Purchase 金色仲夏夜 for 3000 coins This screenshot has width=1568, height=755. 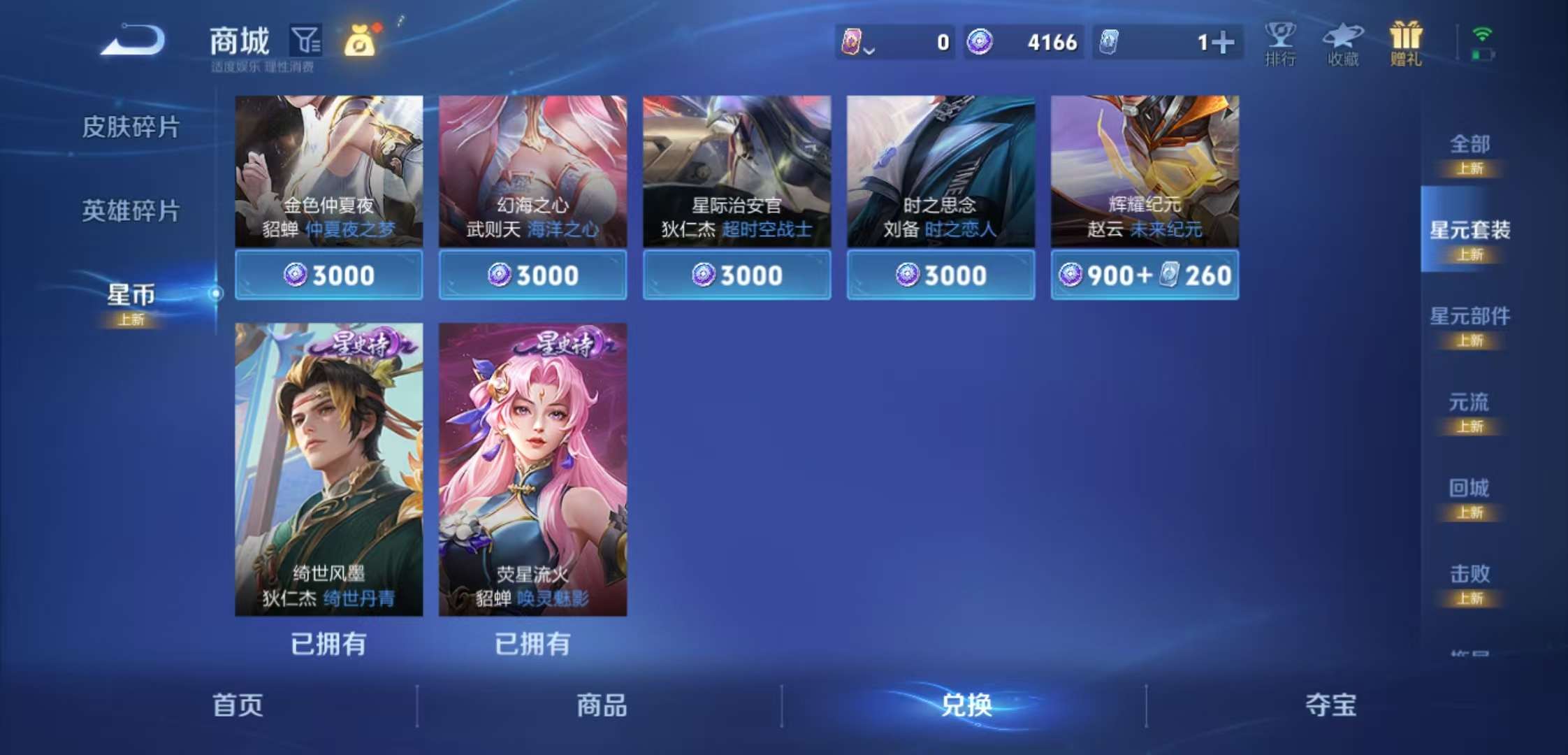pyautogui.click(x=328, y=275)
